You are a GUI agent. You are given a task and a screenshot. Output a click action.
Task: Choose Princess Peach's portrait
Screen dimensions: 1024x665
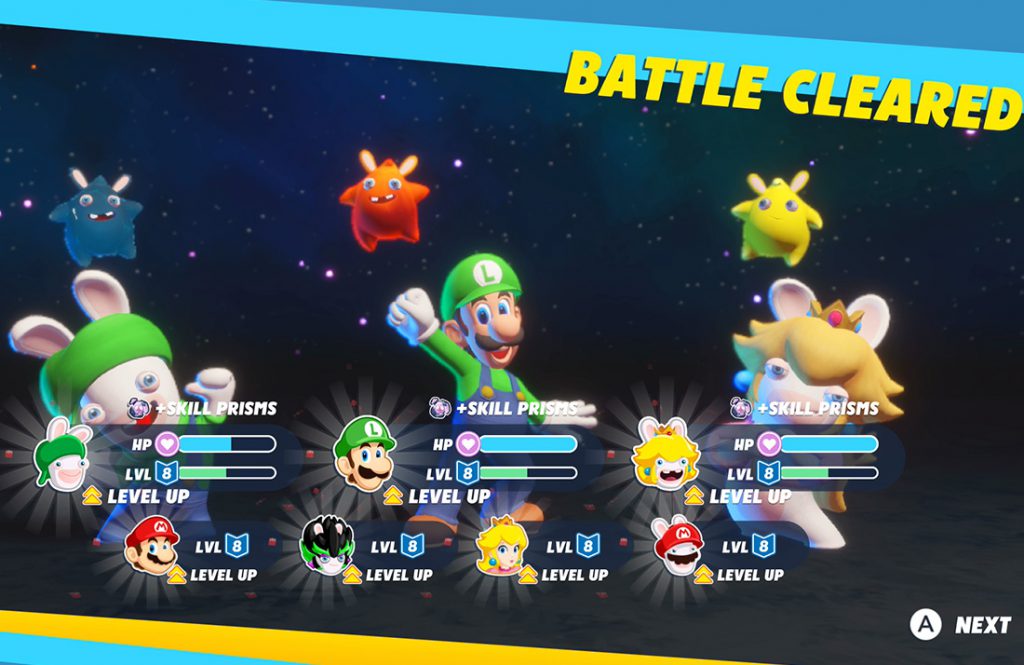point(502,546)
